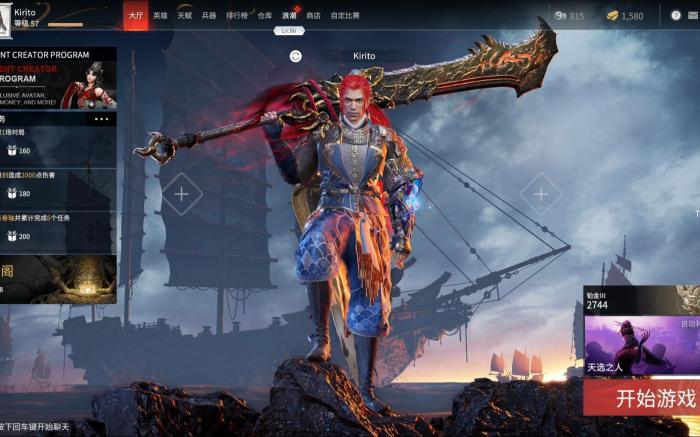
Task: Open the 仓库 inventory tab
Action: click(264, 16)
